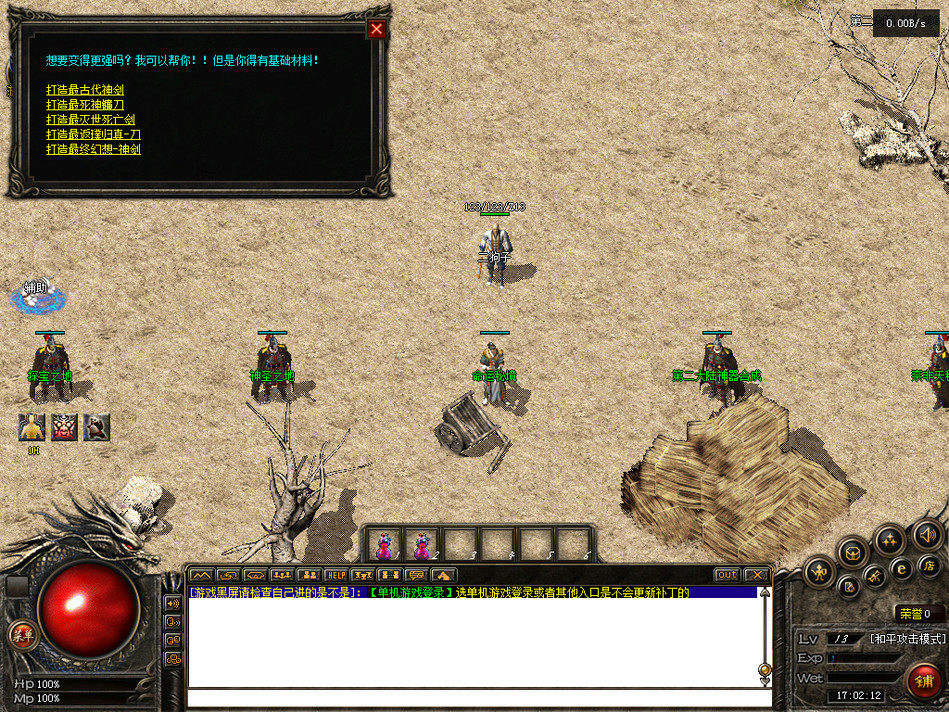
Task: Open the 辅助 helper icon
Action: (36, 293)
